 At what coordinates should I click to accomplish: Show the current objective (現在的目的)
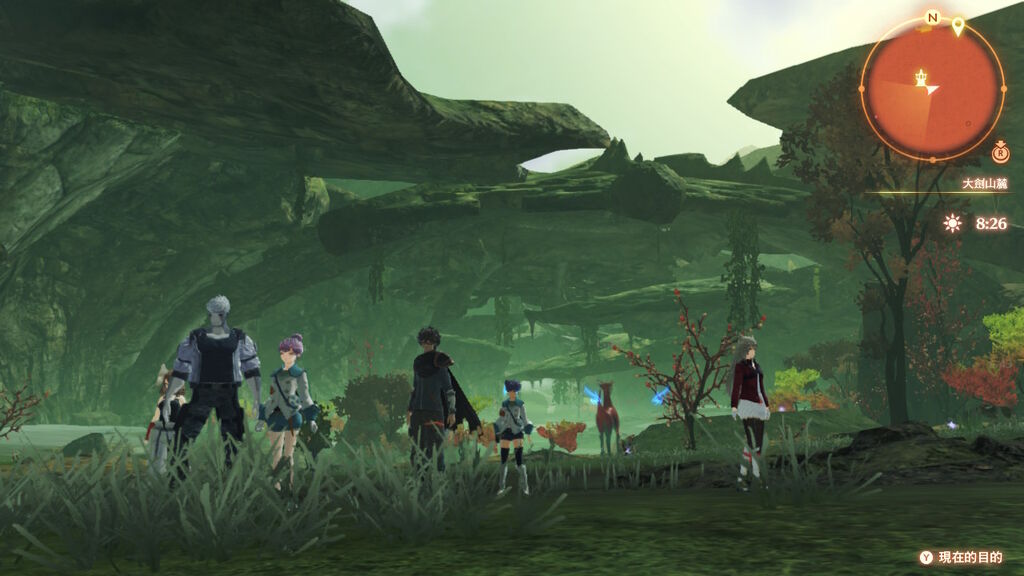(x=962, y=557)
